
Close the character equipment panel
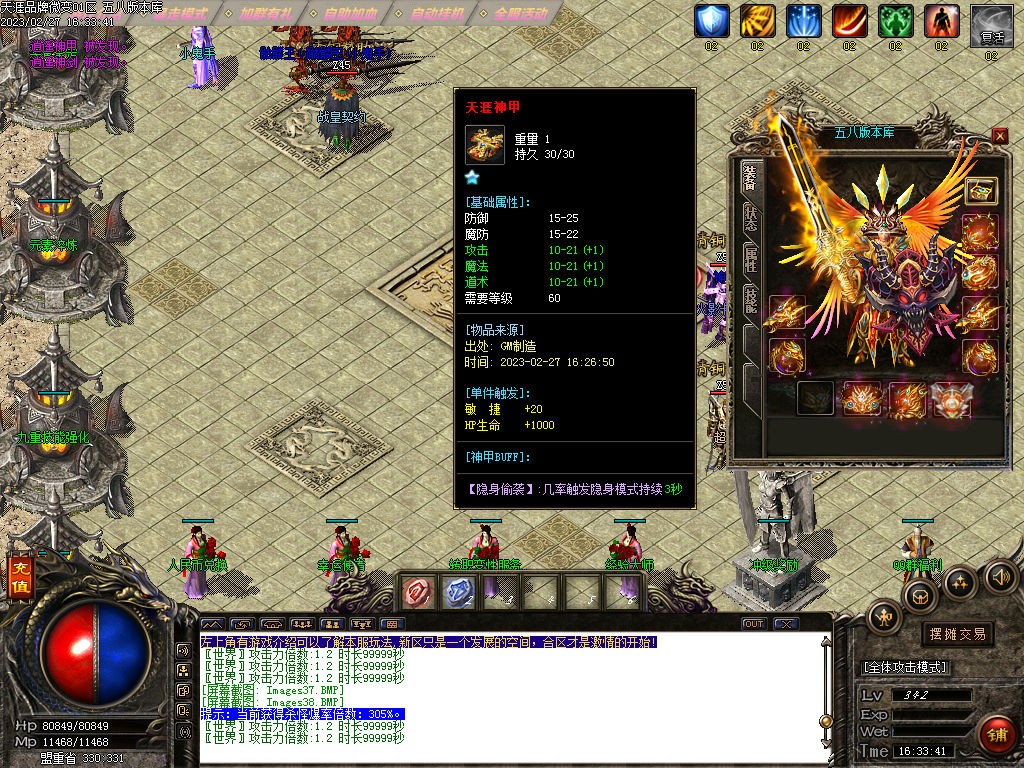pos(1000,136)
